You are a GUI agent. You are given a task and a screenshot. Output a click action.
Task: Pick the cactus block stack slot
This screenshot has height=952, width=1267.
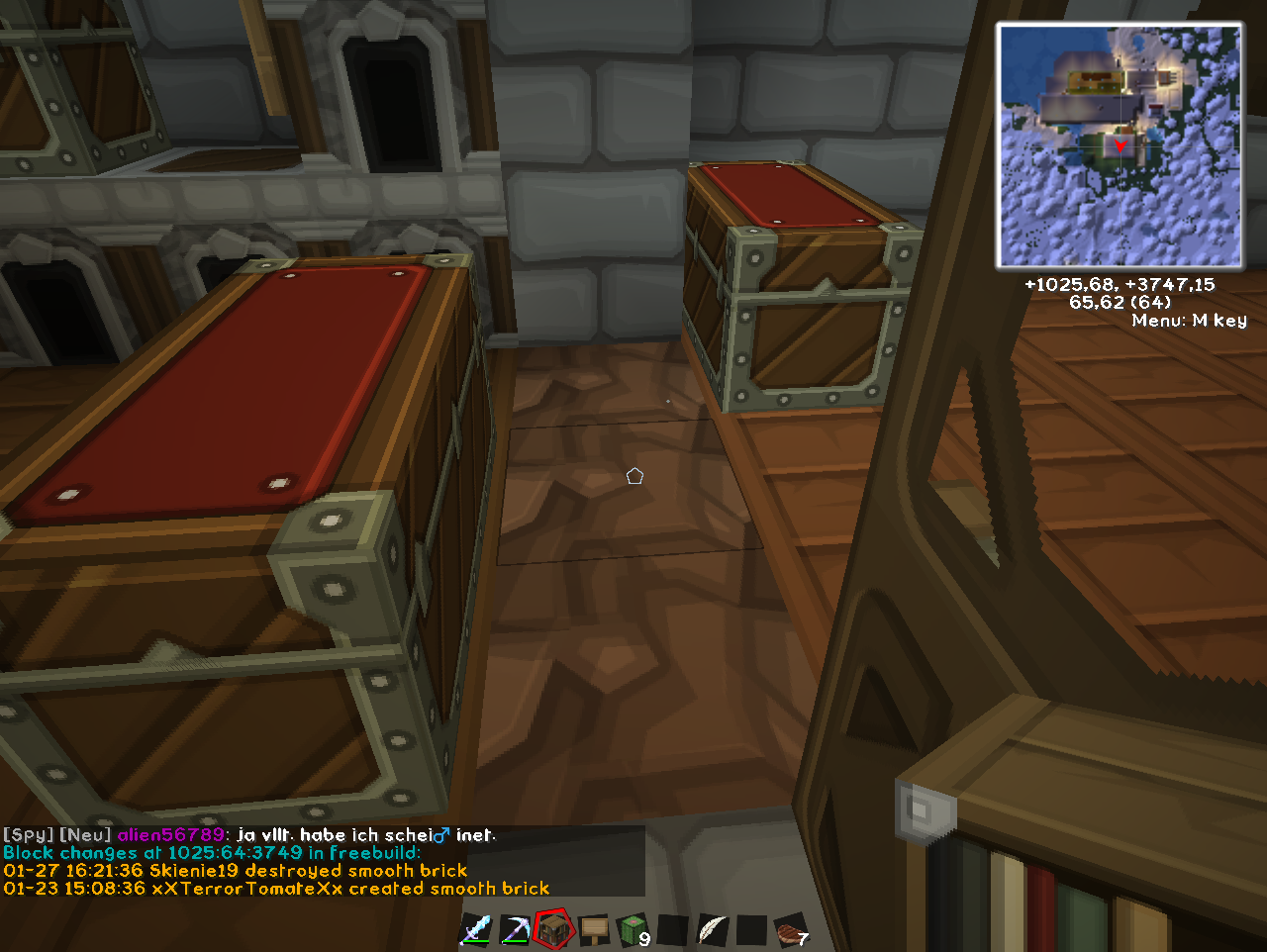click(x=633, y=930)
